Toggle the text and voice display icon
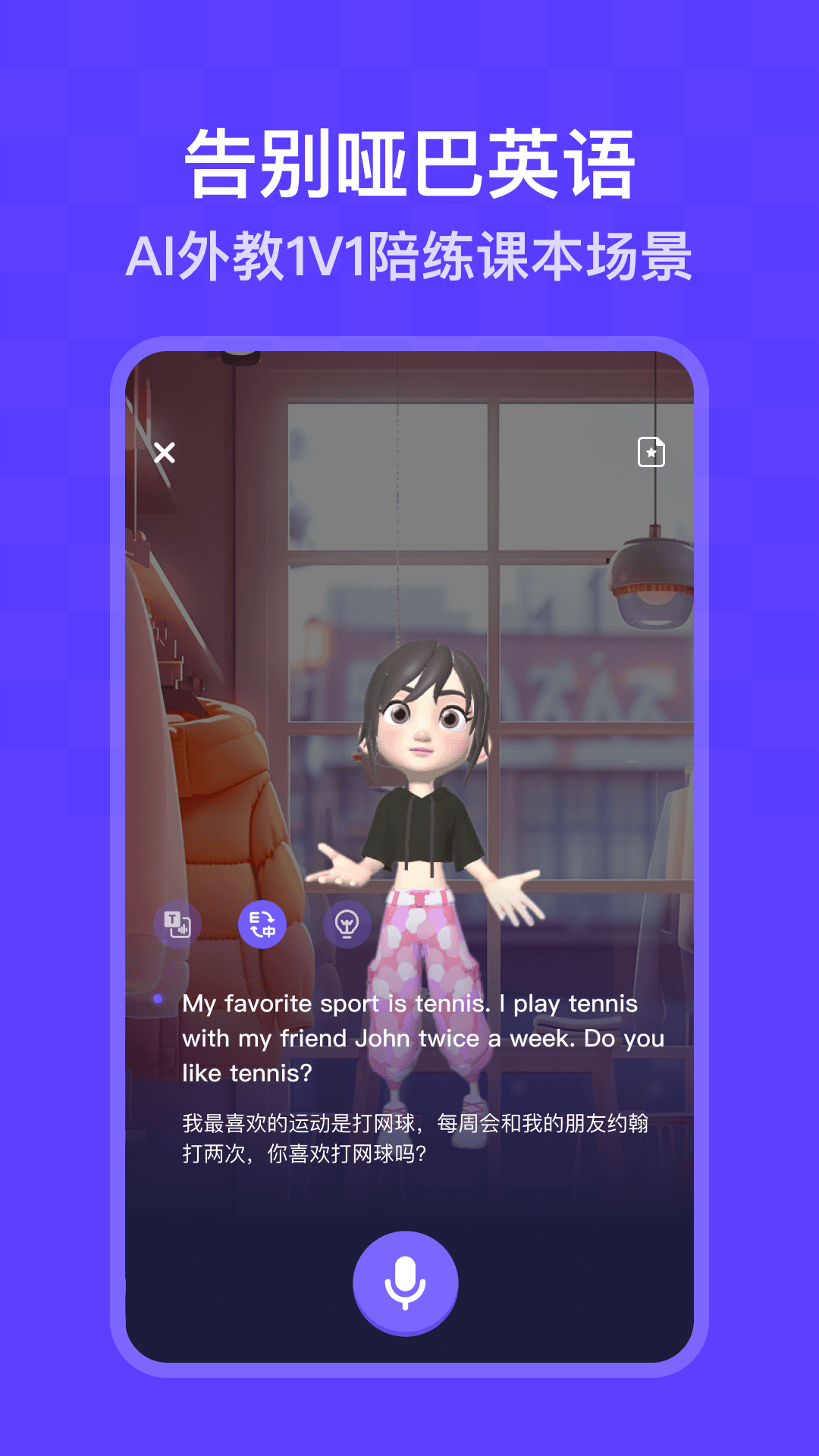819x1456 pixels. pyautogui.click(x=177, y=924)
